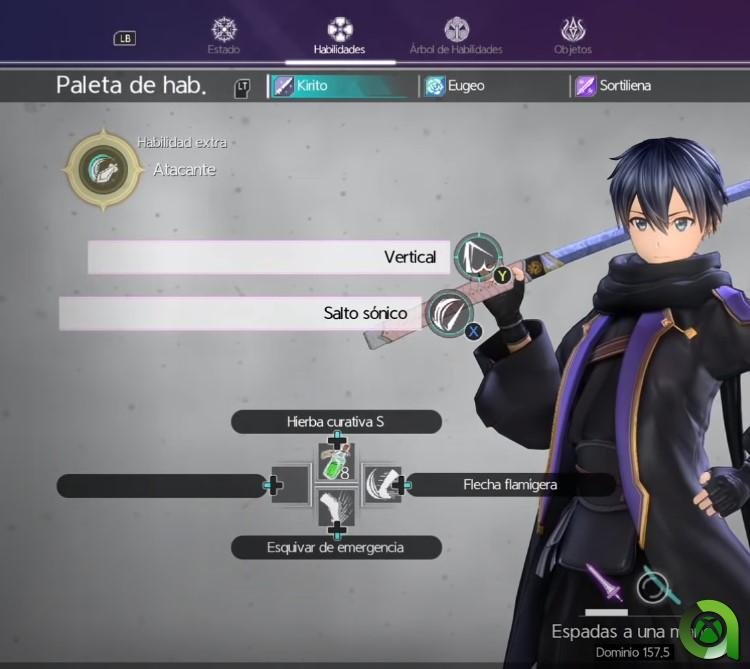Go to Árbol de Habilidades tab
This screenshot has width=750, height=669.
click(x=456, y=36)
